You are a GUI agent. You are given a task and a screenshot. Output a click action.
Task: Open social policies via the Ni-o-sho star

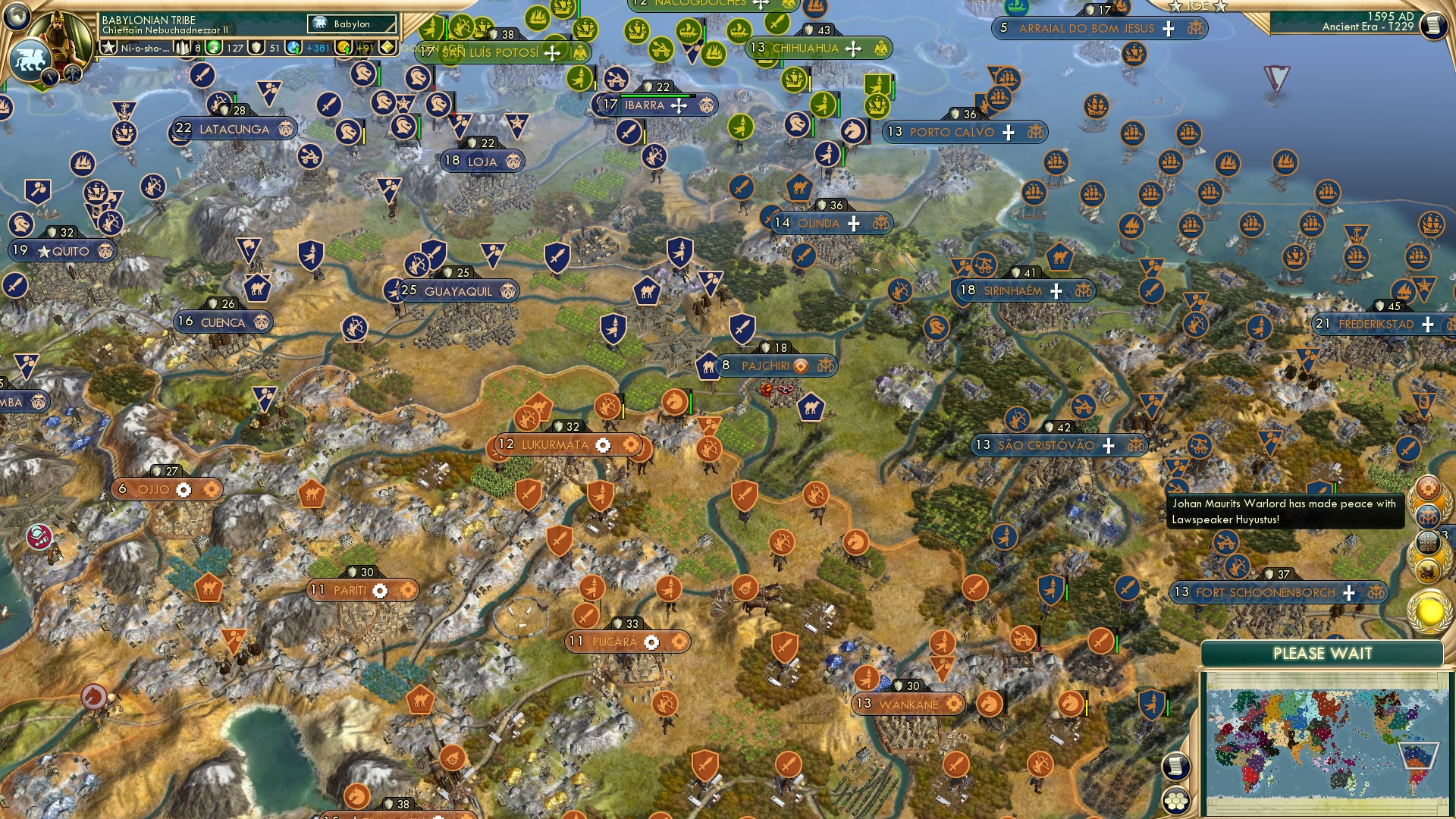[108, 49]
